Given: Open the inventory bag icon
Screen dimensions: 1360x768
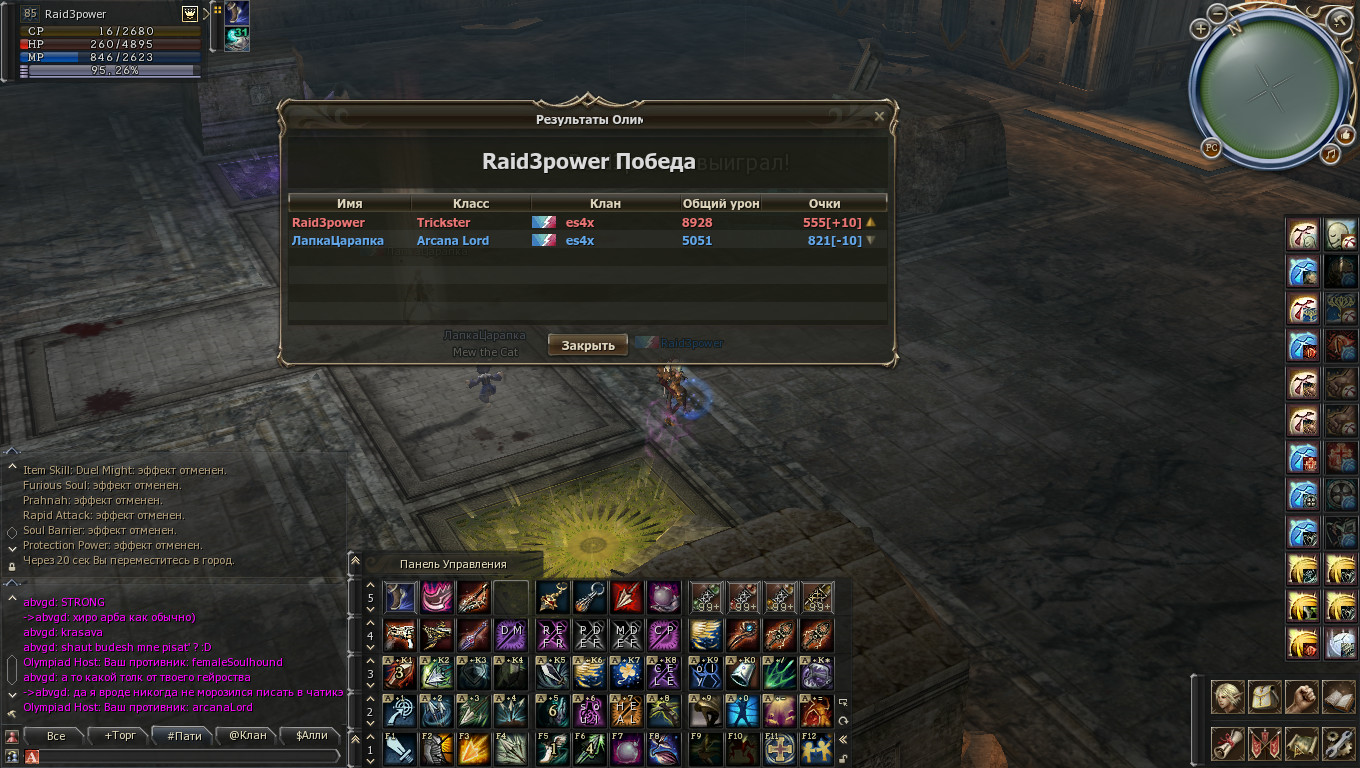Looking at the screenshot, I should coord(1265,697).
